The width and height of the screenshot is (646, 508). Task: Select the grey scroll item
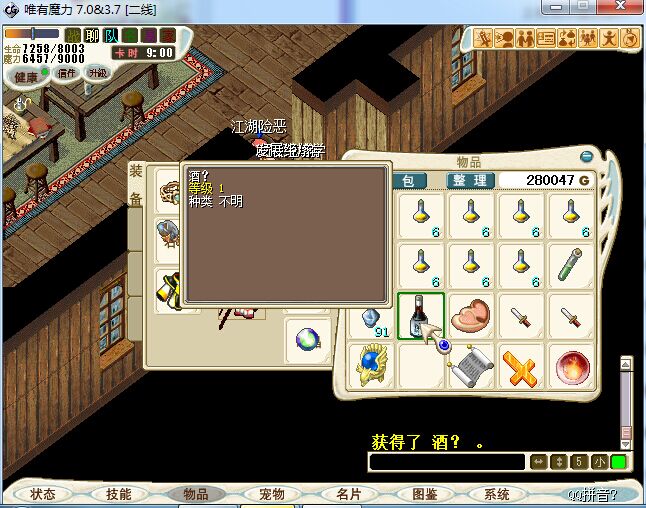click(471, 366)
